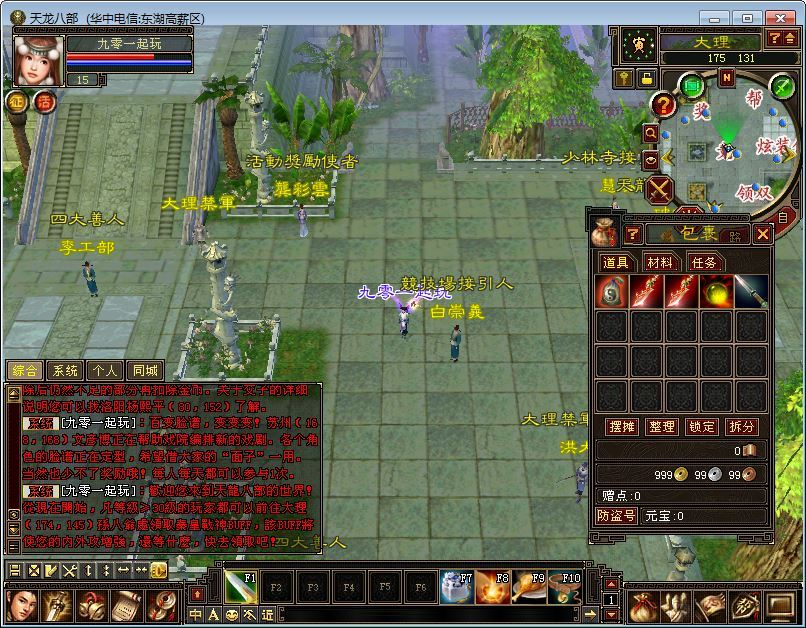Choose the 拆分 split button
Screen dimensions: 806x628
742,426
